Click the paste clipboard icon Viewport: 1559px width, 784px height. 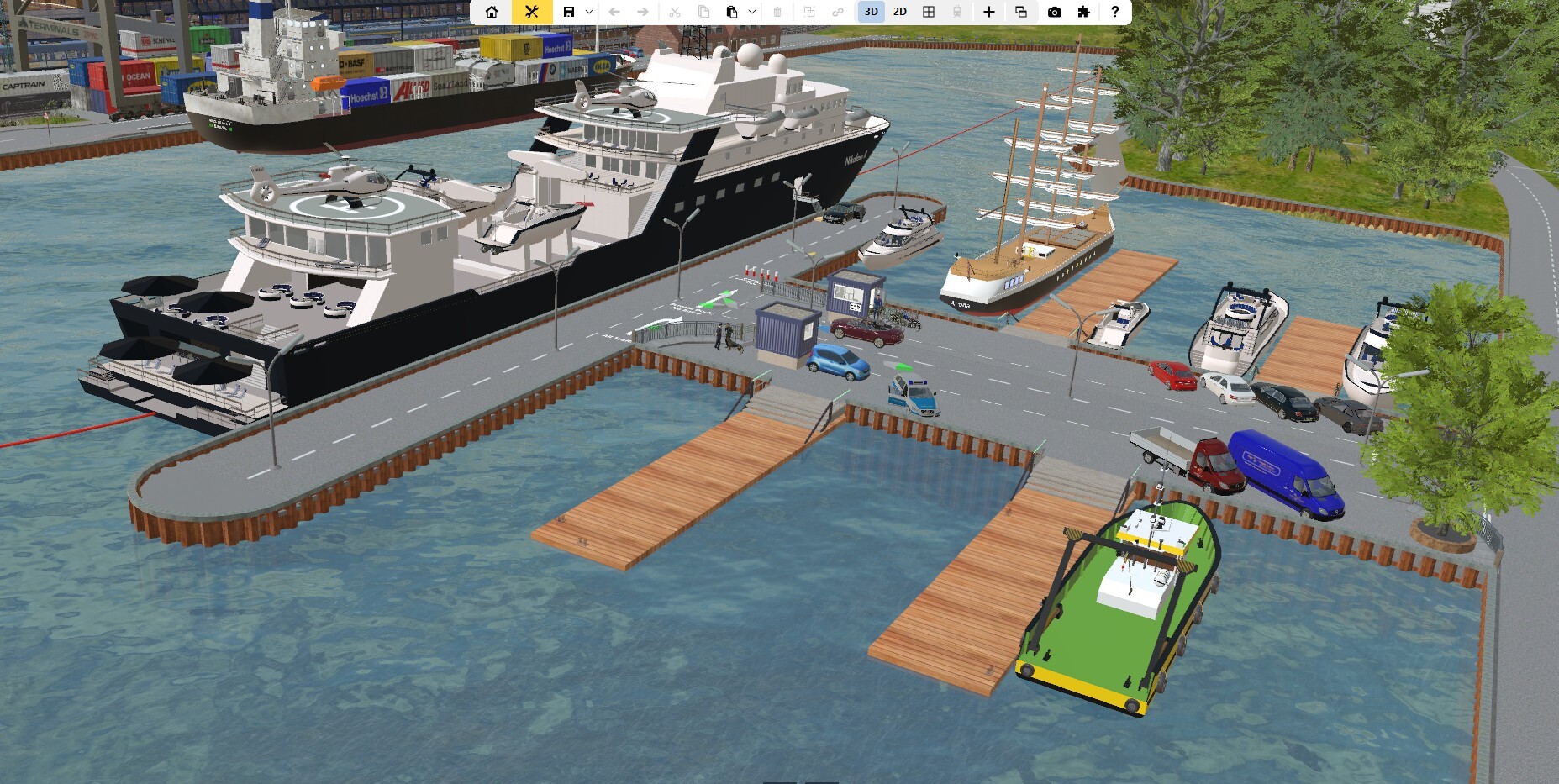(731, 12)
